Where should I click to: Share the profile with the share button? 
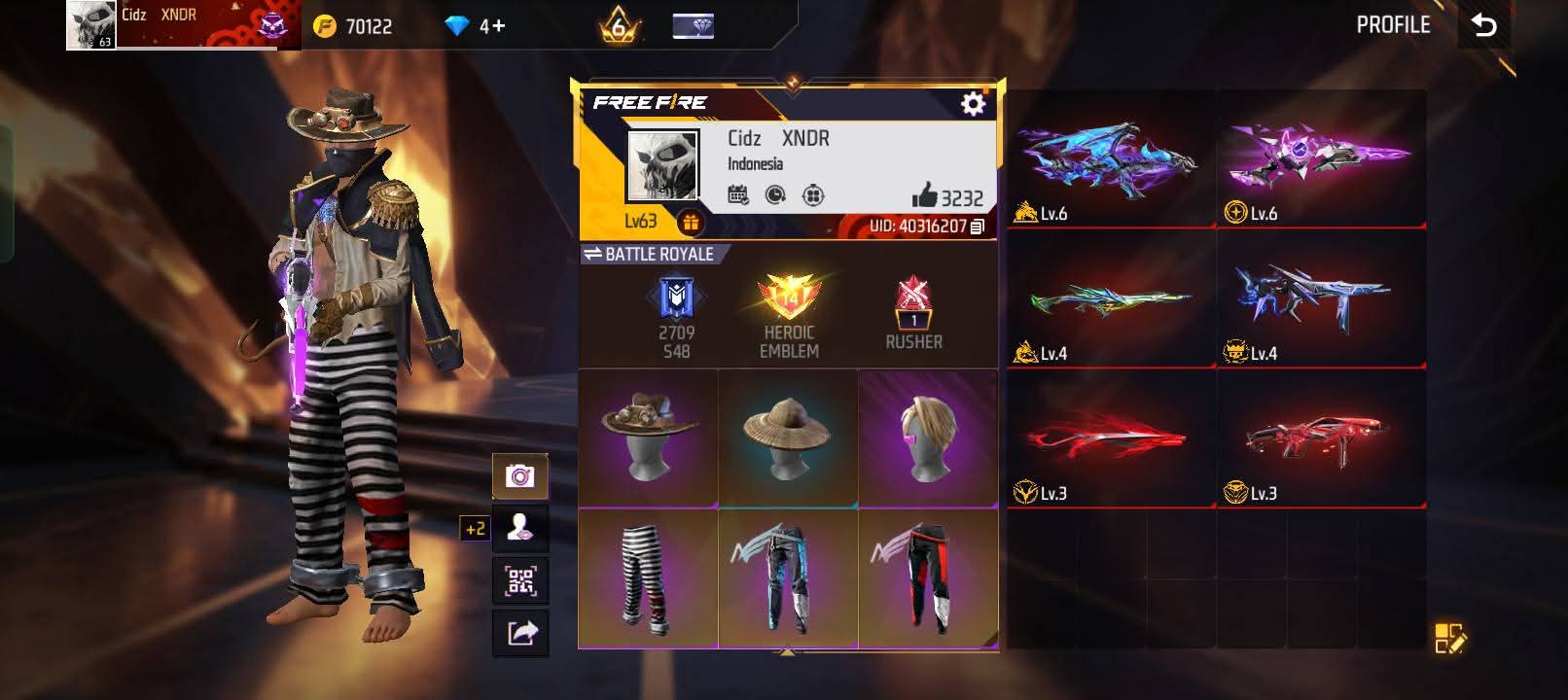520,634
